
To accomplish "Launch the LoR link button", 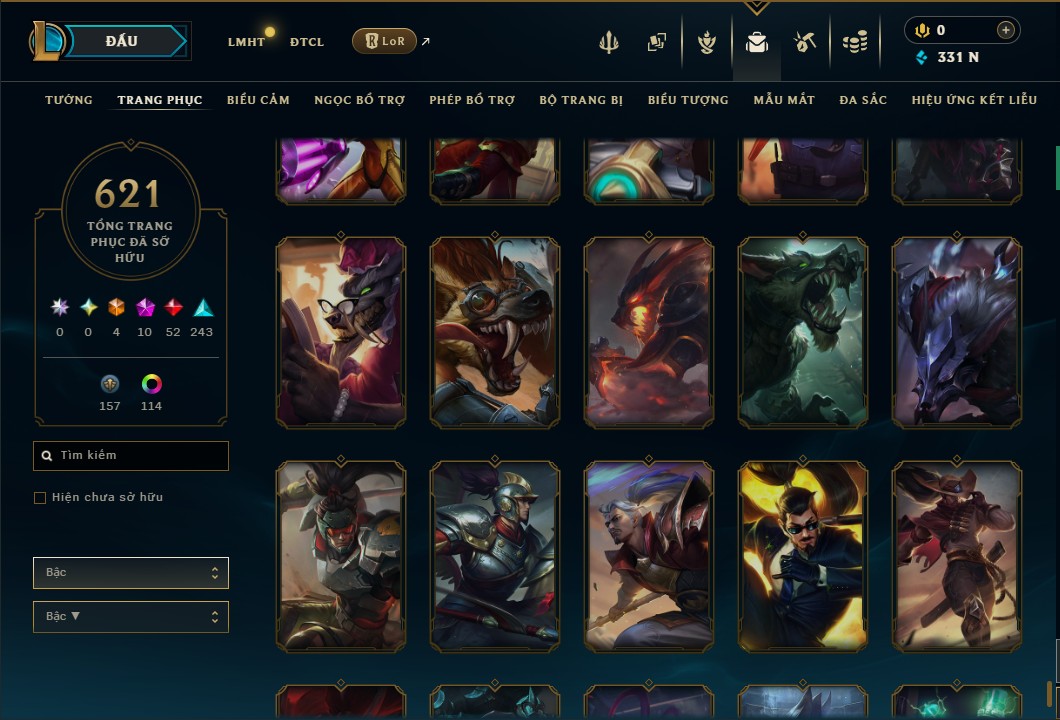I will coord(384,41).
